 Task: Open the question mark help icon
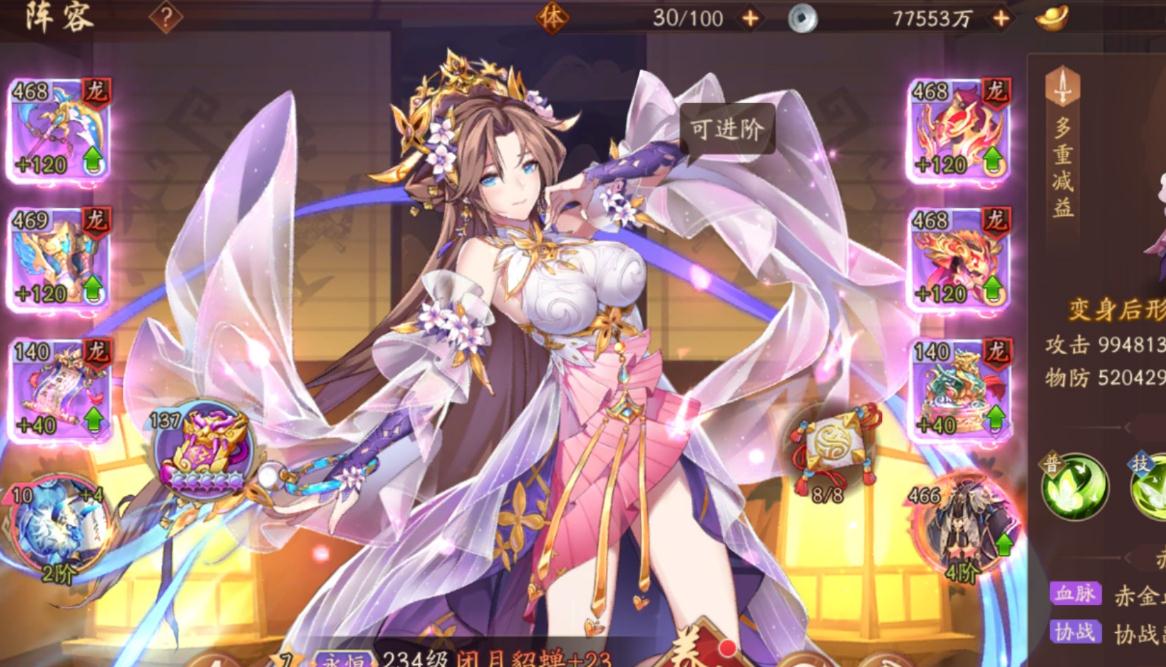click(x=166, y=17)
